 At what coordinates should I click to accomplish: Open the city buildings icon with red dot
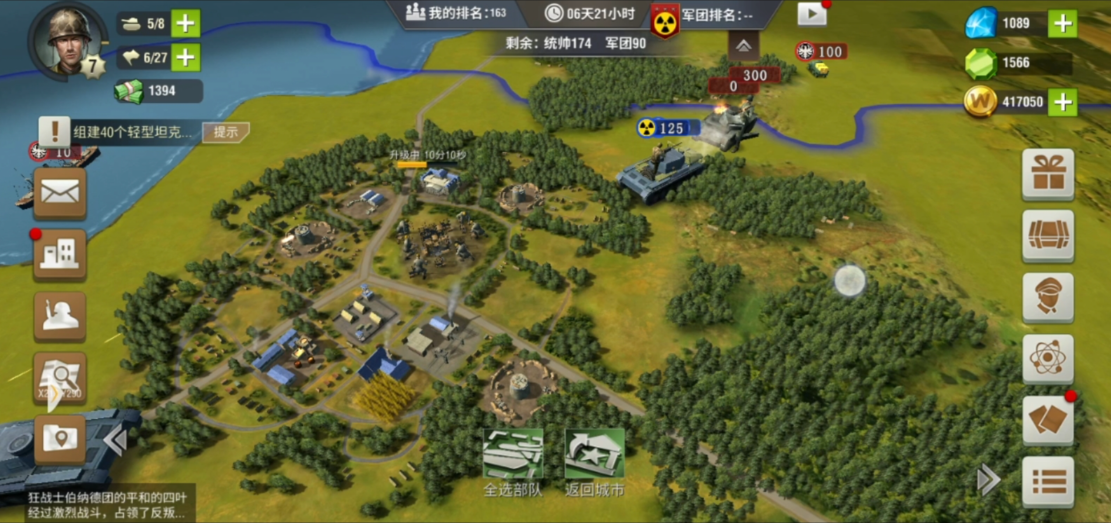pyautogui.click(x=60, y=255)
